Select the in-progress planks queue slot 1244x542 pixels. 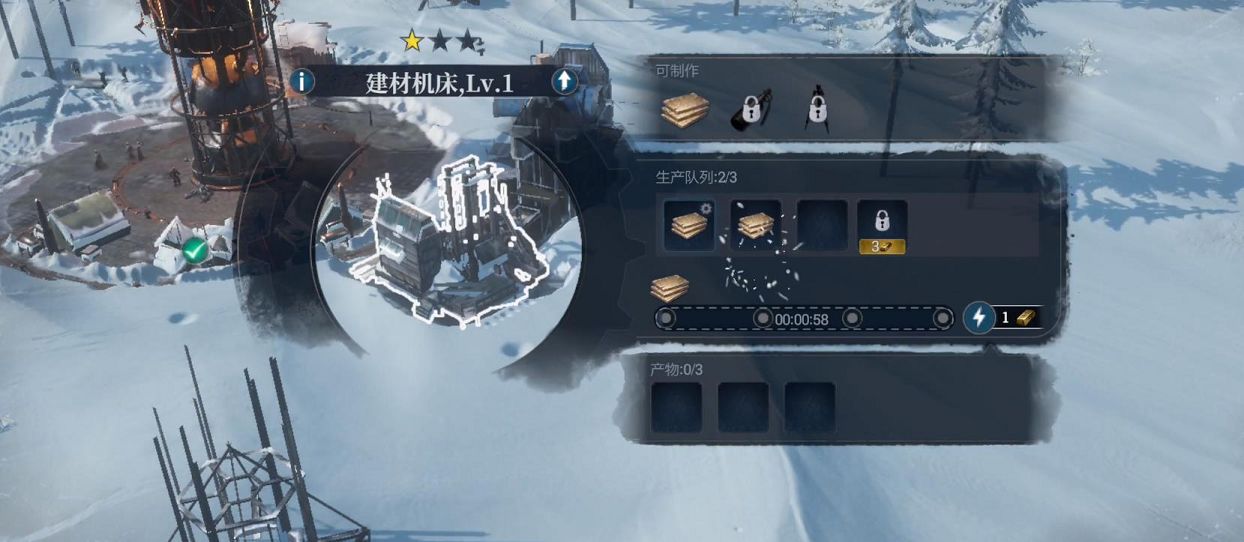click(690, 225)
